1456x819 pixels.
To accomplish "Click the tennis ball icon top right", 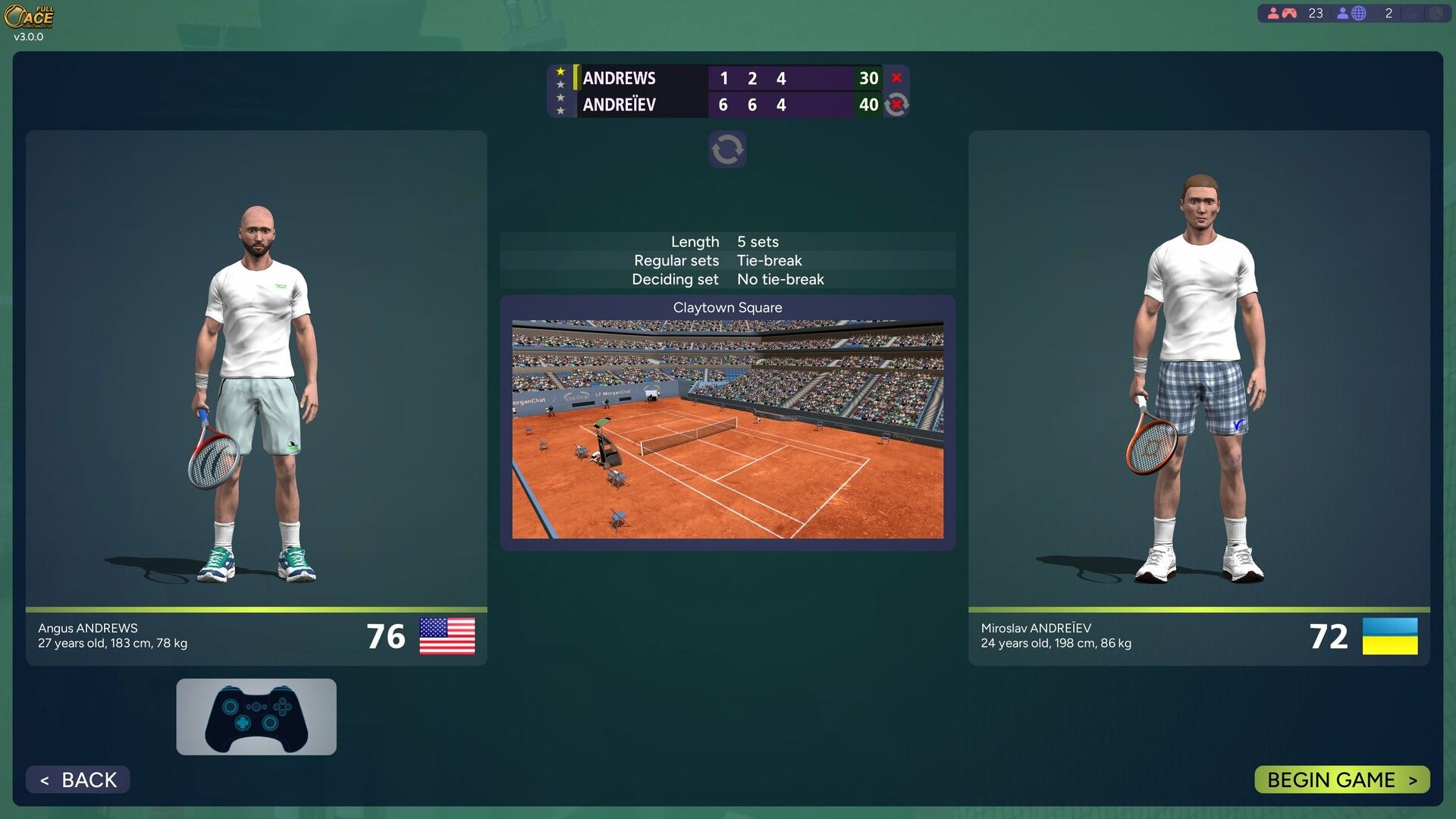I will 1439,13.
